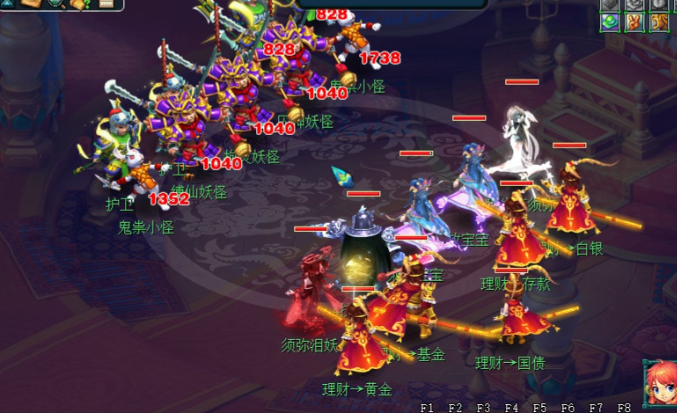
Task: Open the red-haired character portrait
Action: (659, 381)
